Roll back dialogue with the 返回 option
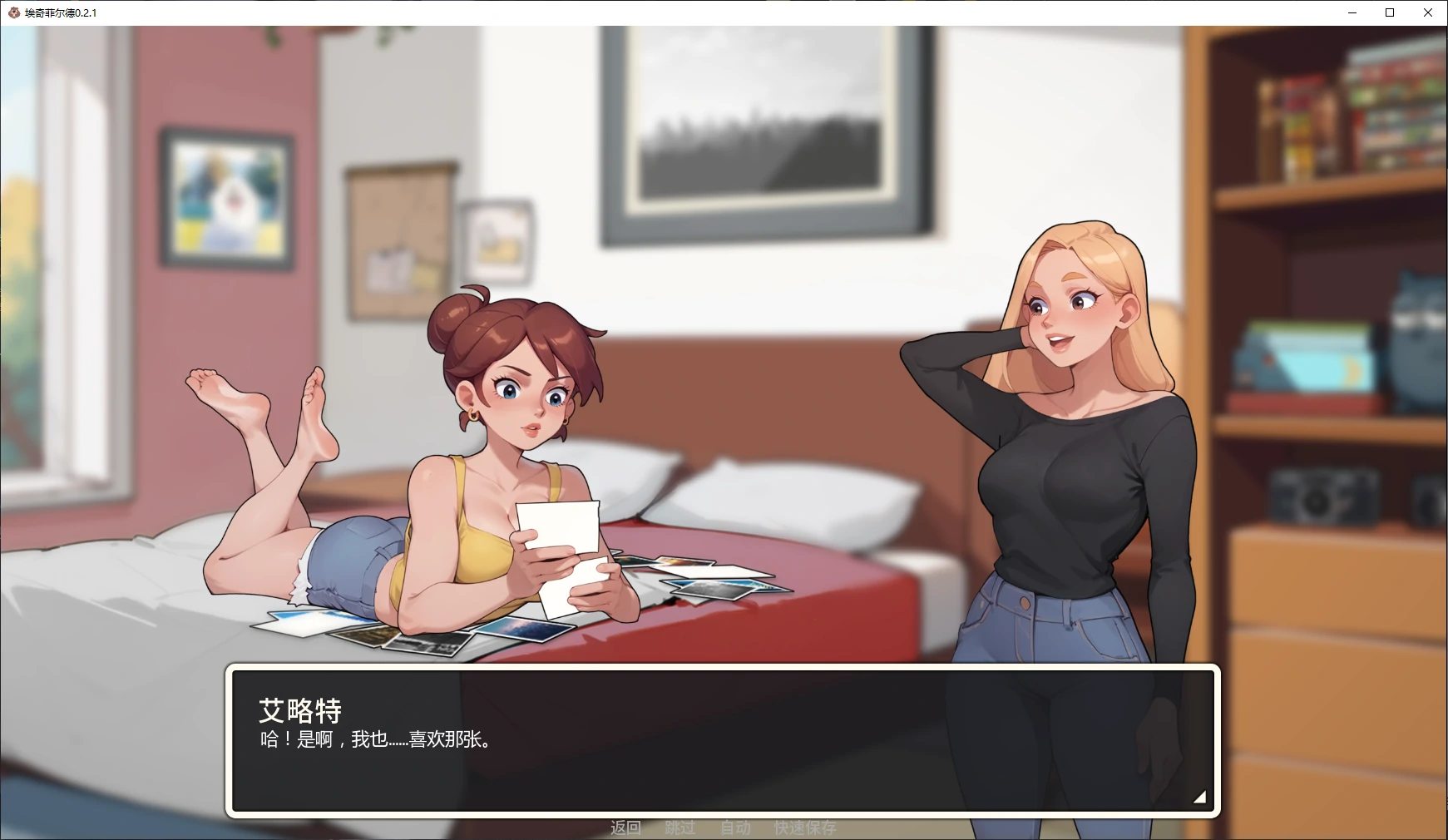 tap(626, 828)
